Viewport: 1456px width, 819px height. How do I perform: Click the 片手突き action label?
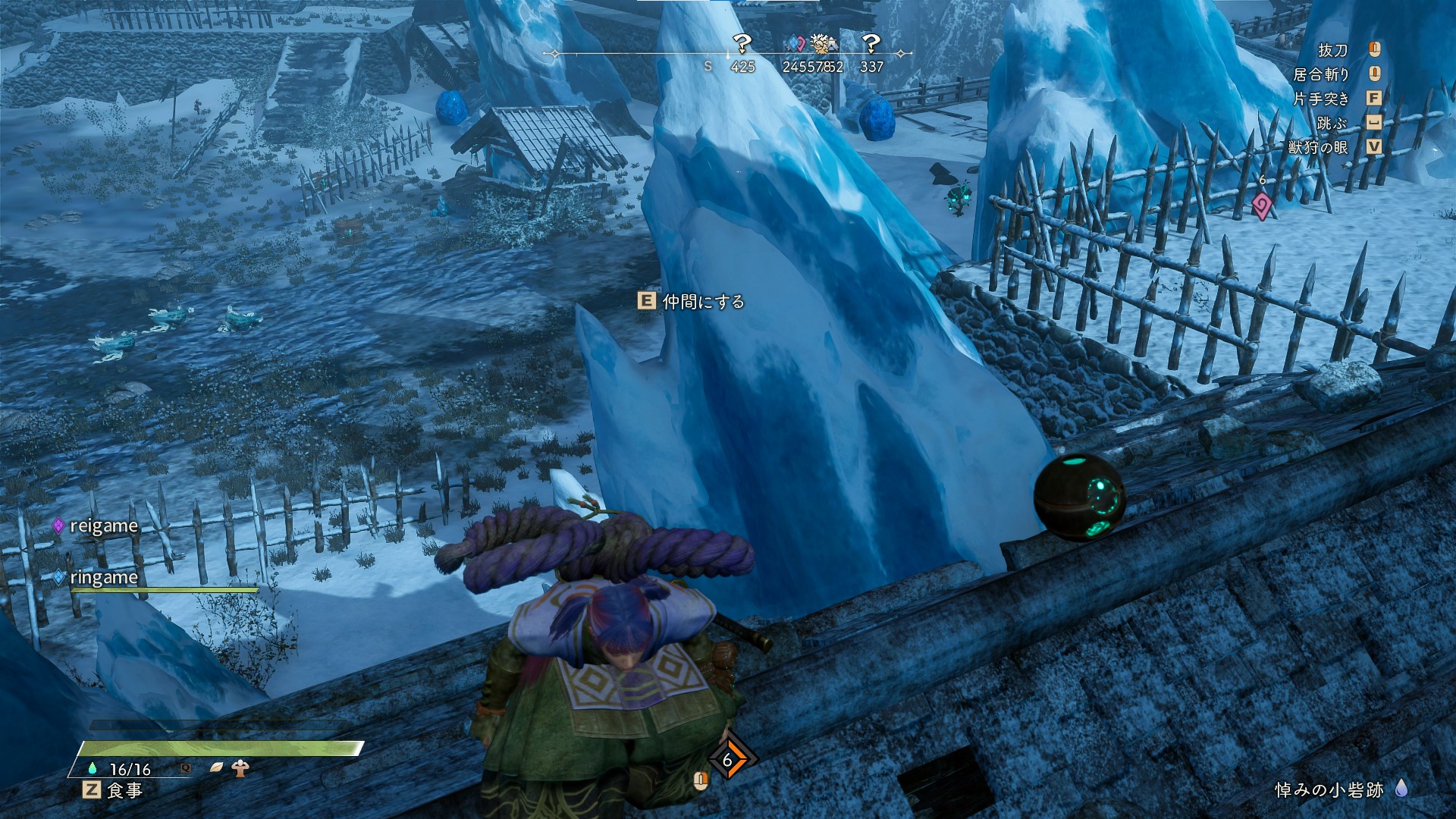[x=1321, y=99]
